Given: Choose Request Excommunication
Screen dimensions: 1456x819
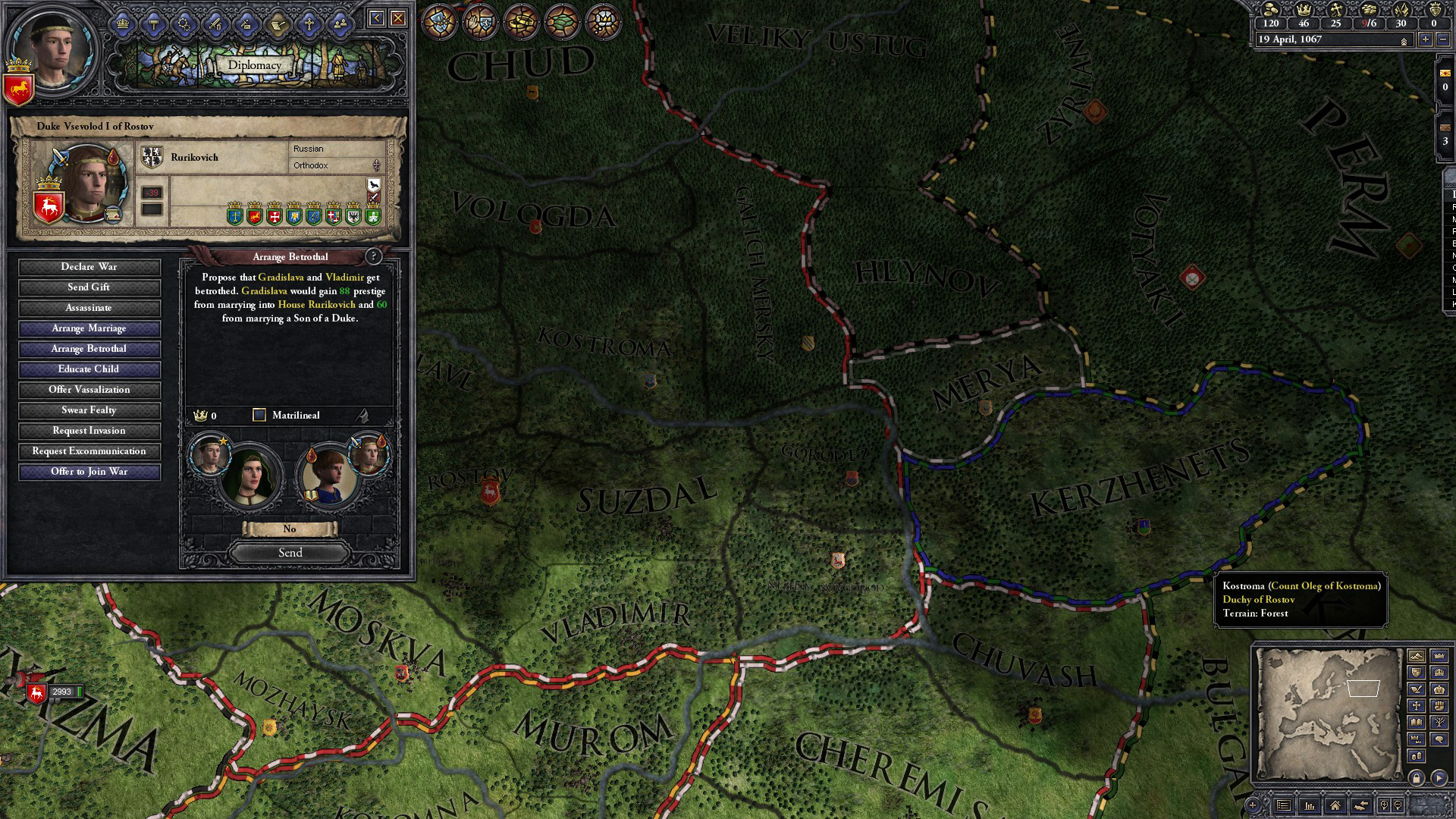Looking at the screenshot, I should (89, 451).
